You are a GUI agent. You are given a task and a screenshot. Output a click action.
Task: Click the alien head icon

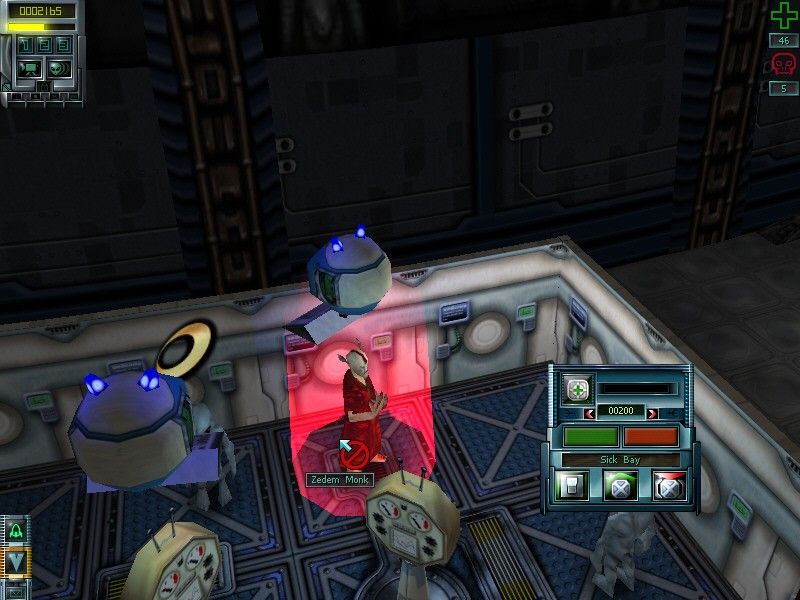(57, 68)
